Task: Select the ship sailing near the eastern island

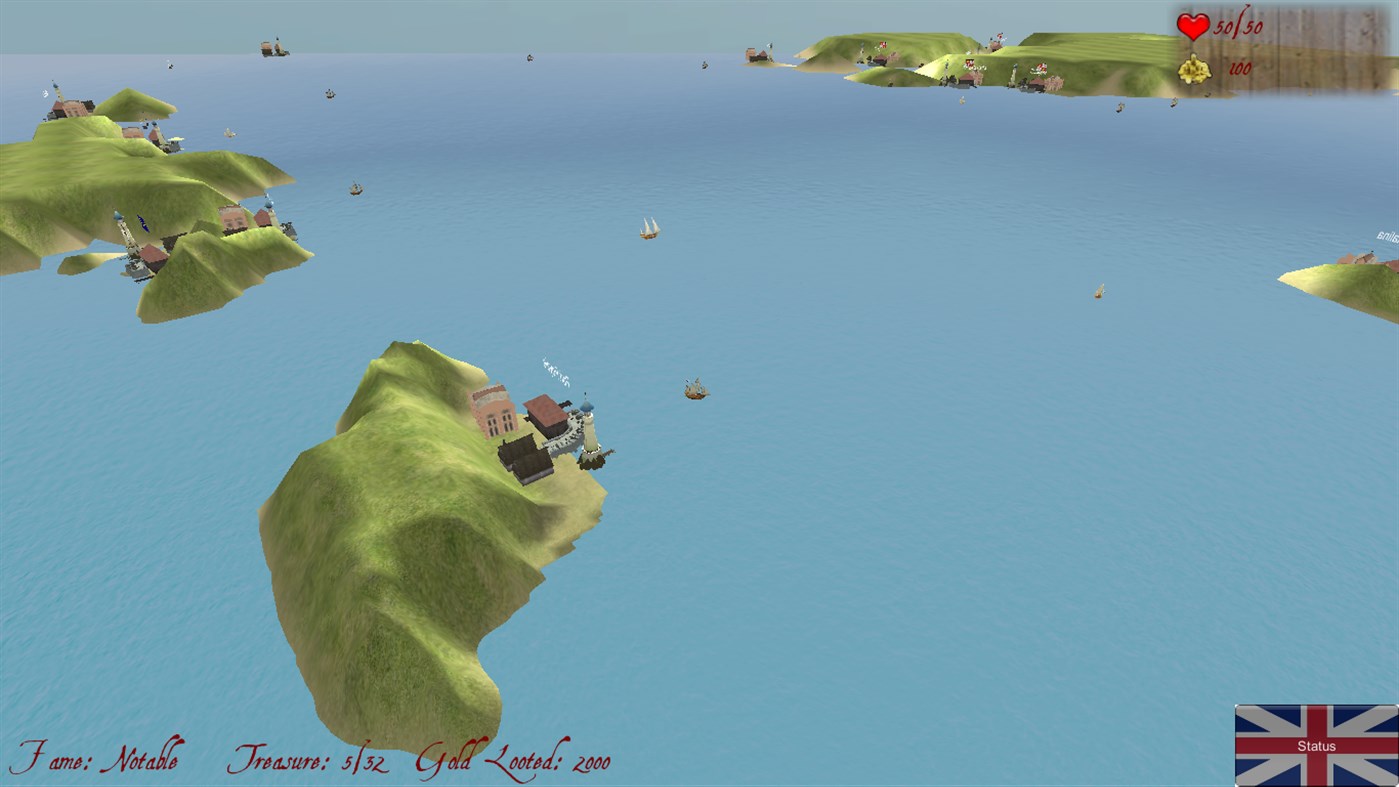Action: 1096,290
